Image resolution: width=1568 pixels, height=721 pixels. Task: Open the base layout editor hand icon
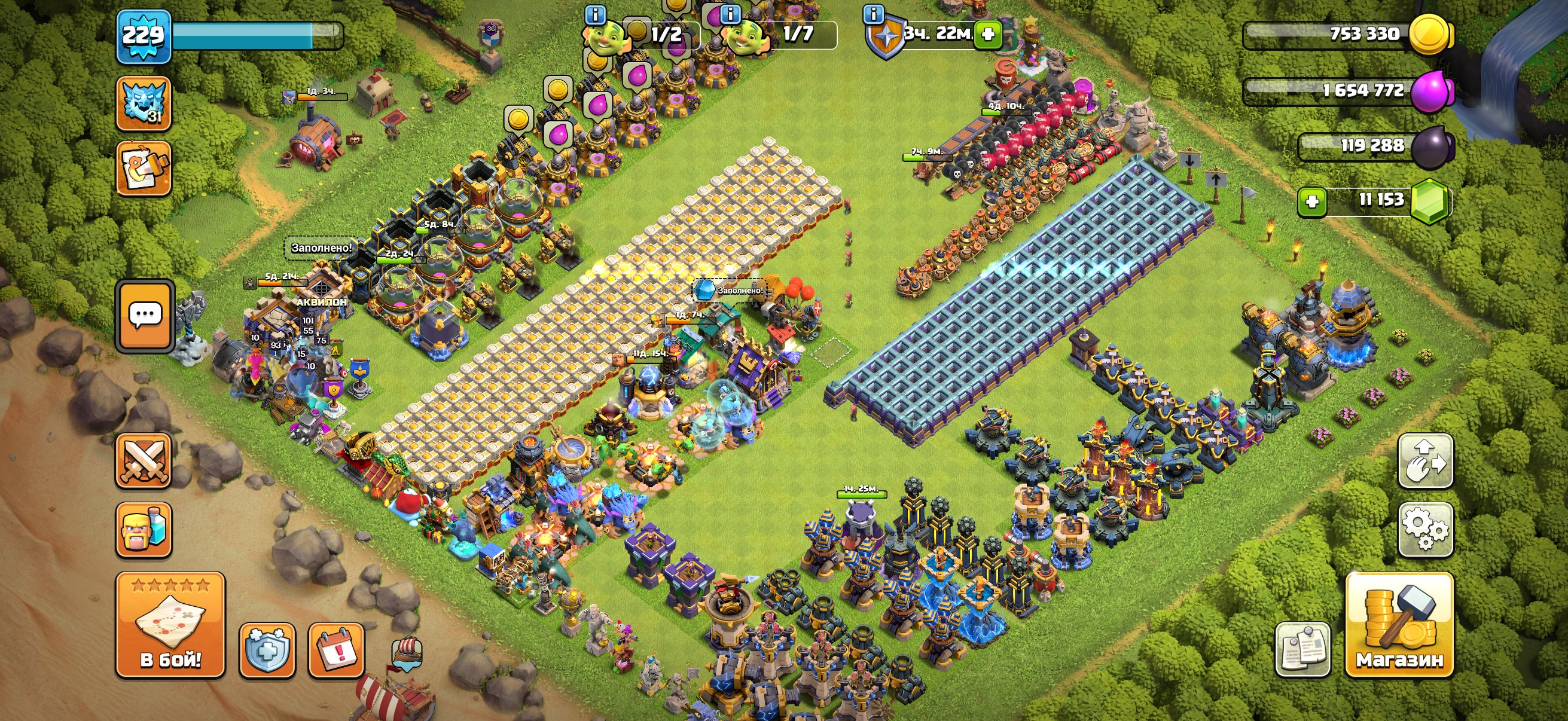click(1426, 460)
